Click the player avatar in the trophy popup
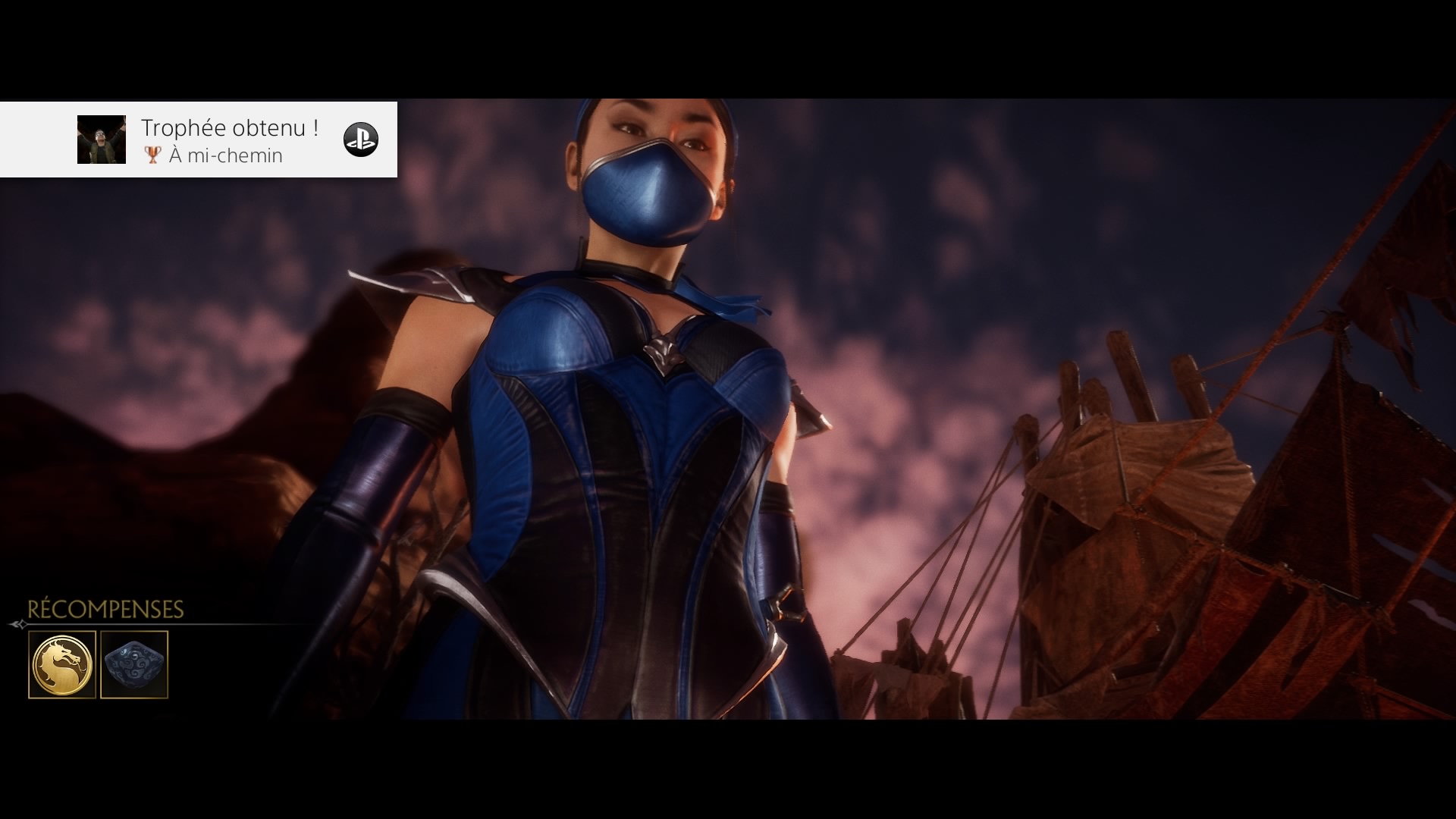The height and width of the screenshot is (819, 1456). coord(102,140)
